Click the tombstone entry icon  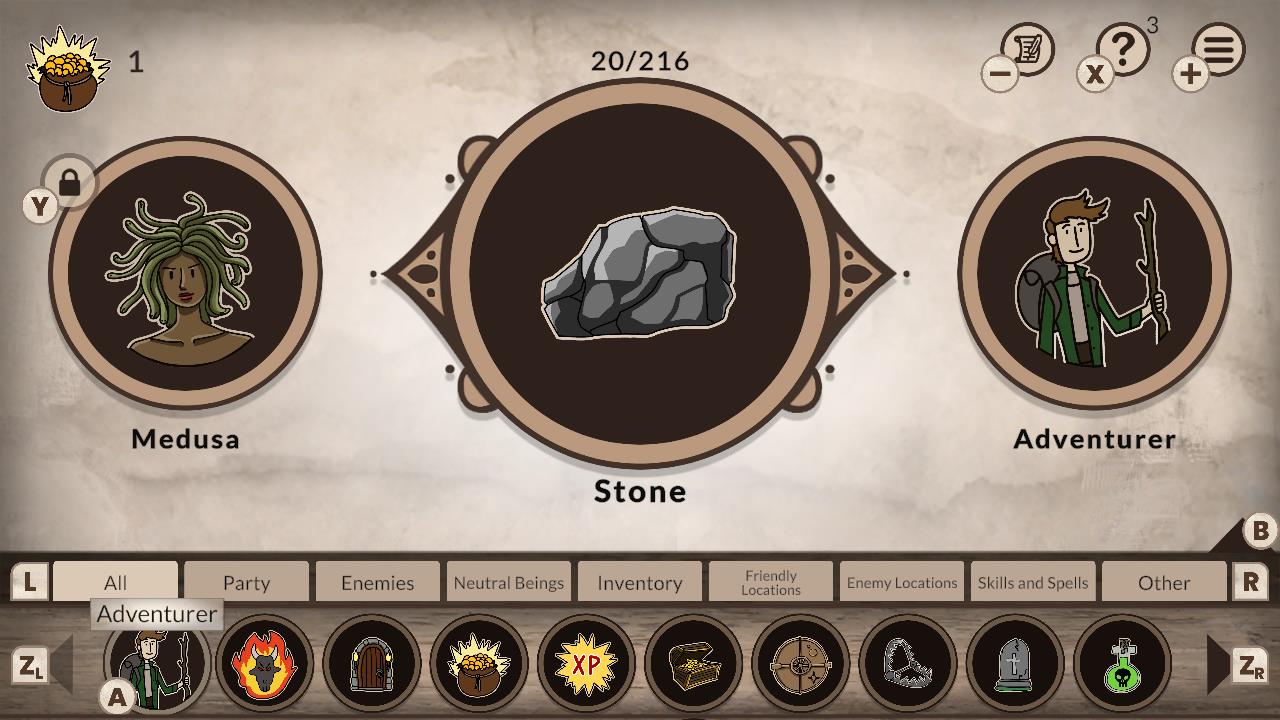coord(1017,663)
